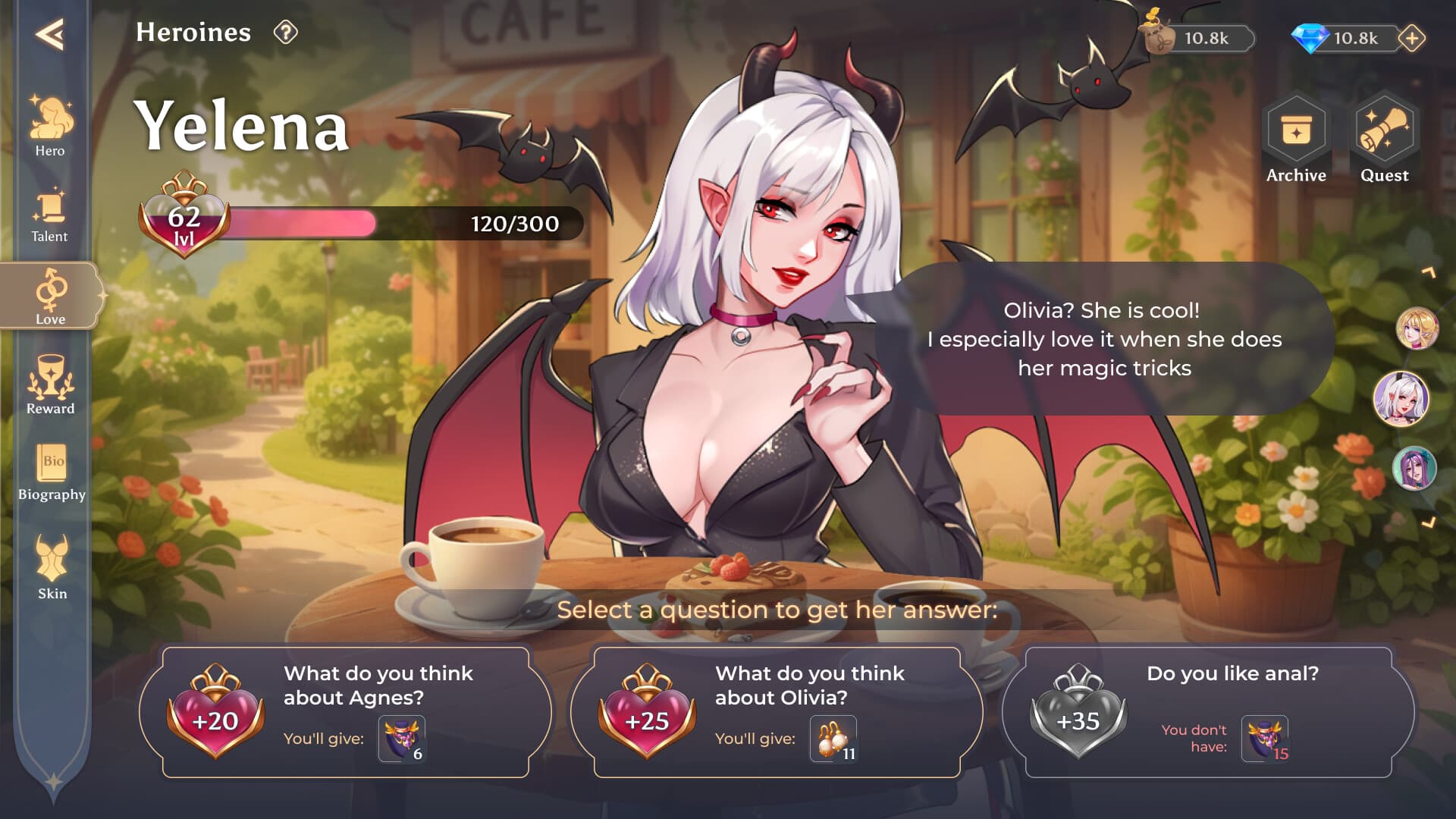The image size is (1456, 819).
Task: Switch to the Hero tab
Action: pos(50,127)
